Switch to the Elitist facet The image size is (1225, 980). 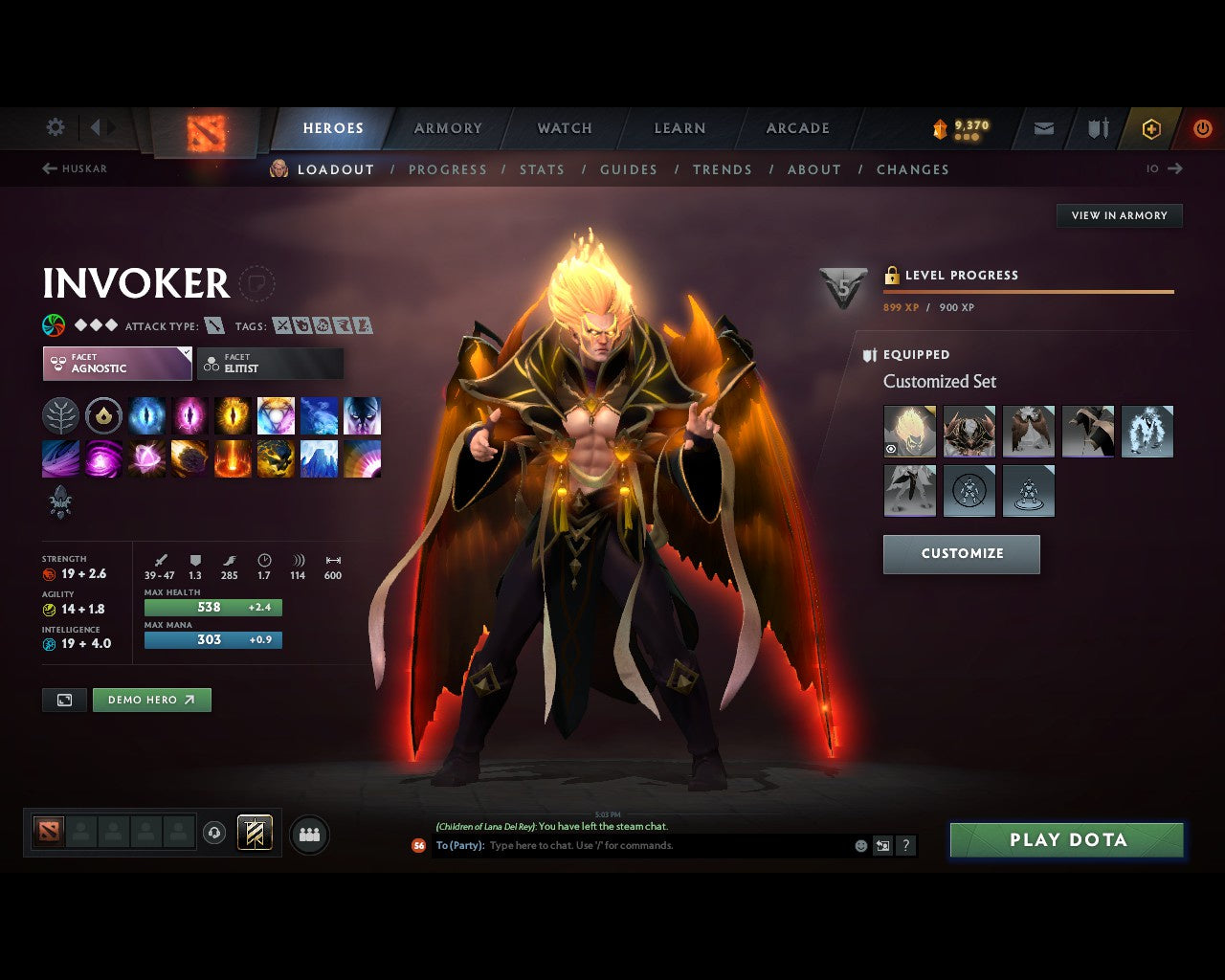pos(270,364)
